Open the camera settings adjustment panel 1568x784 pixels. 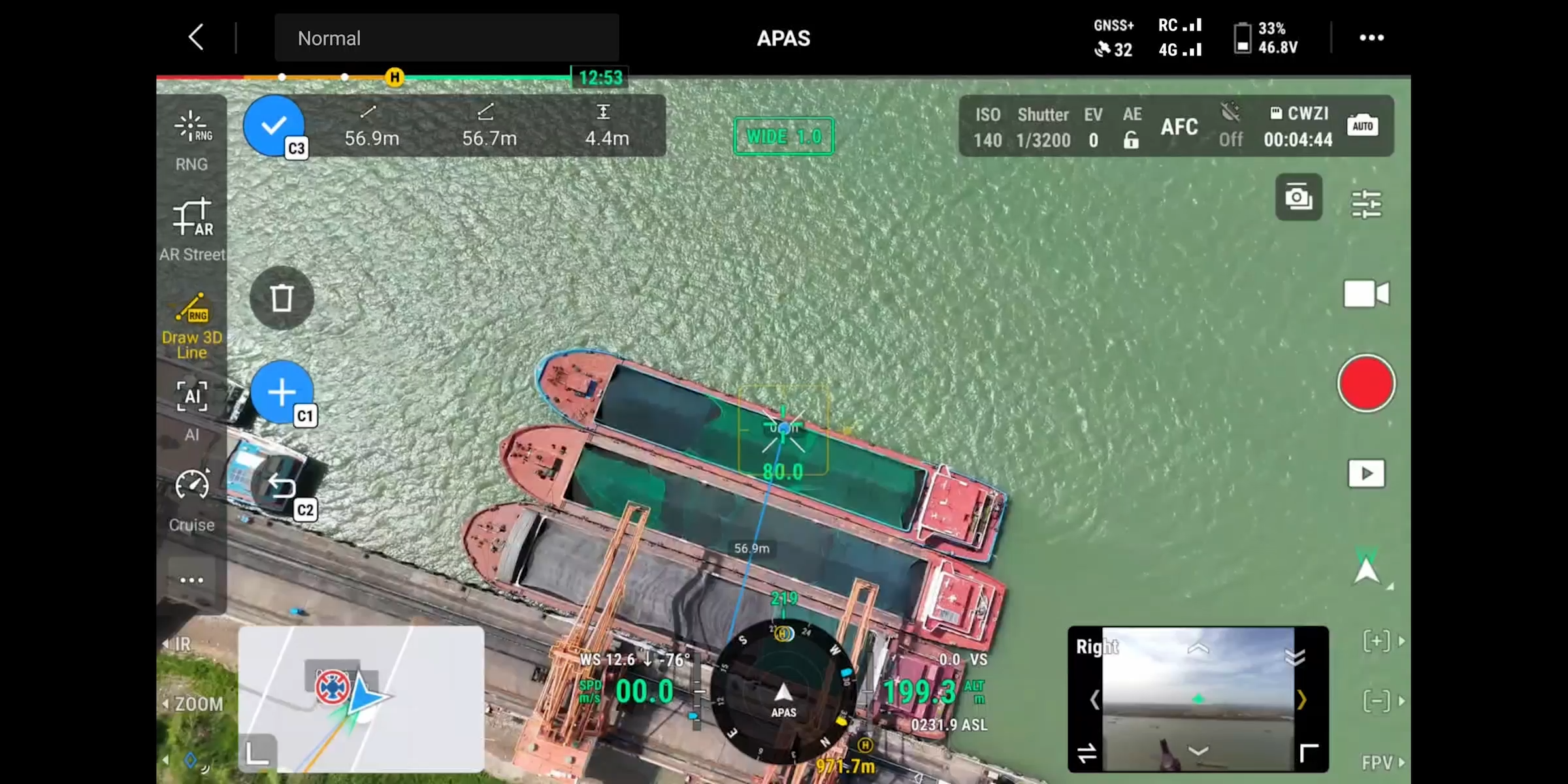pyautogui.click(x=1368, y=204)
